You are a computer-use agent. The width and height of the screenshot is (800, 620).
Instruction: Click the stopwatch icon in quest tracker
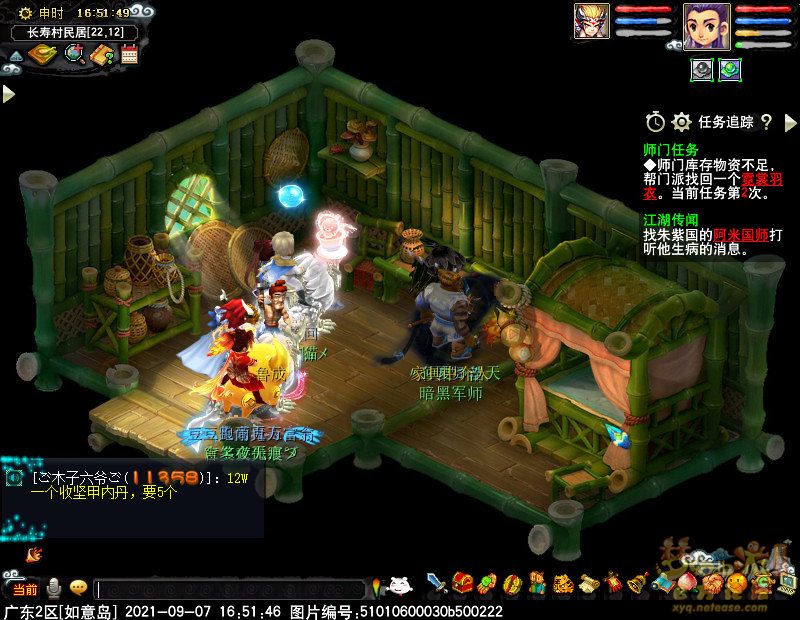pos(655,122)
